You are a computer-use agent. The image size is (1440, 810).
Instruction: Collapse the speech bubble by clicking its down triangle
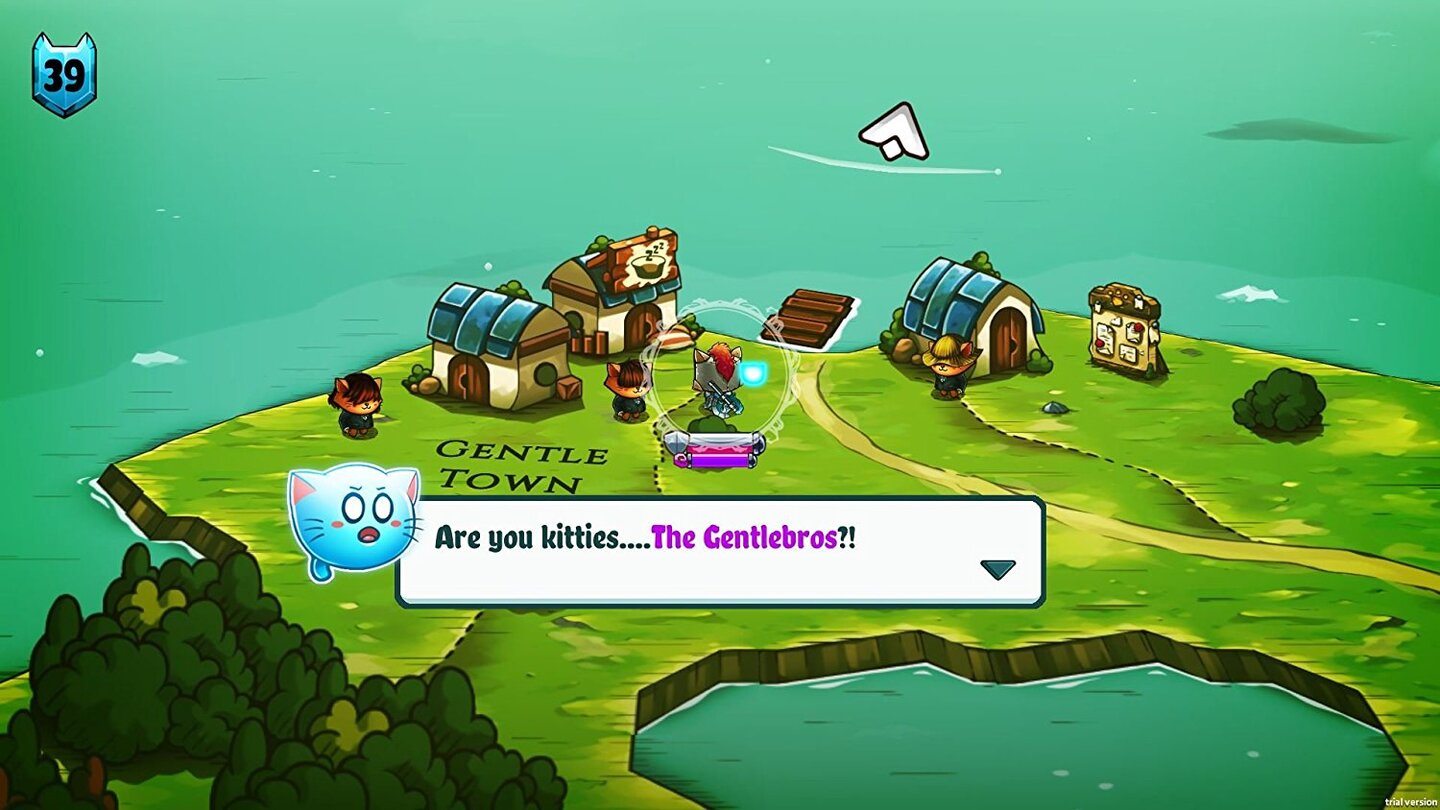click(997, 568)
